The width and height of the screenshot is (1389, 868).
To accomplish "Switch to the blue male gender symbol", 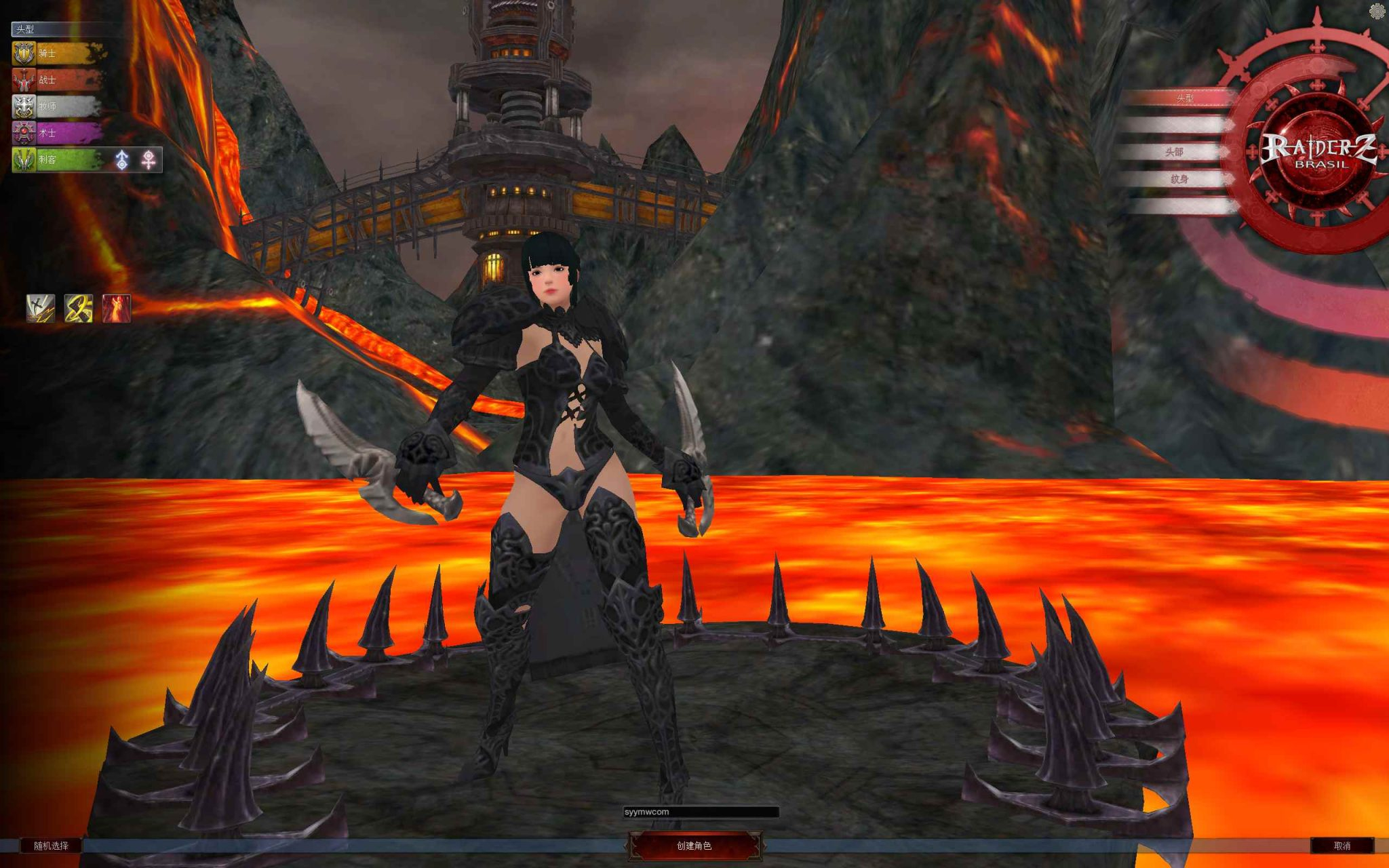I will (122, 160).
